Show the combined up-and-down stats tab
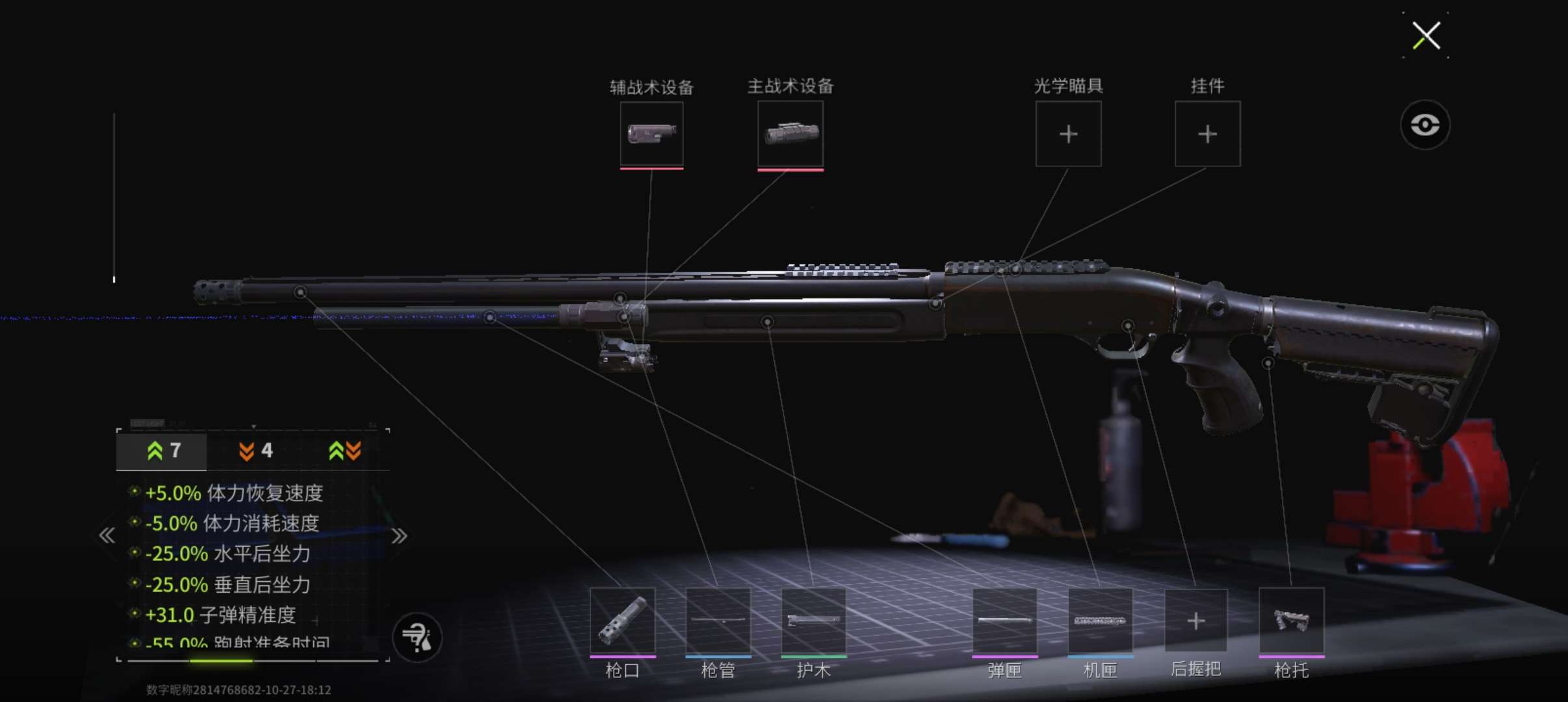Viewport: 1568px width, 702px height. [x=345, y=450]
